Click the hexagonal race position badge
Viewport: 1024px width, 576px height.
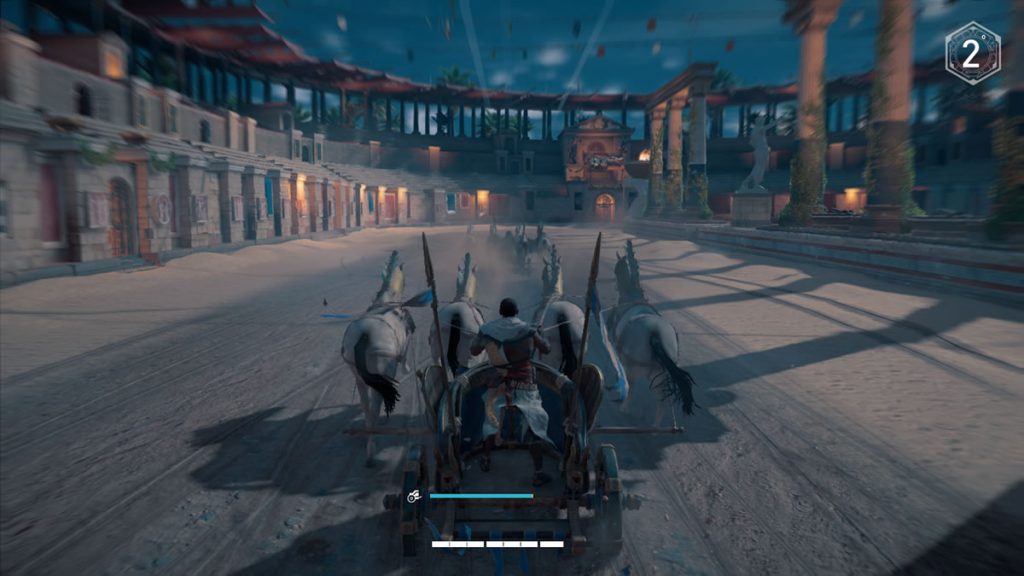(972, 53)
